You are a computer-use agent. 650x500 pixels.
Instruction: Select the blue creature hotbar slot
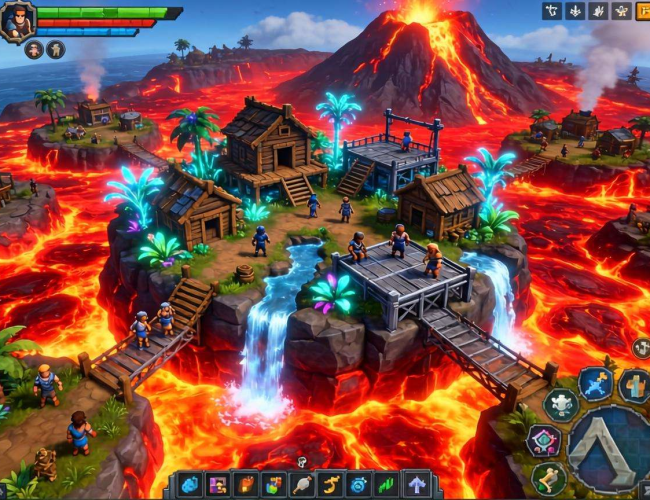[x=190, y=485]
